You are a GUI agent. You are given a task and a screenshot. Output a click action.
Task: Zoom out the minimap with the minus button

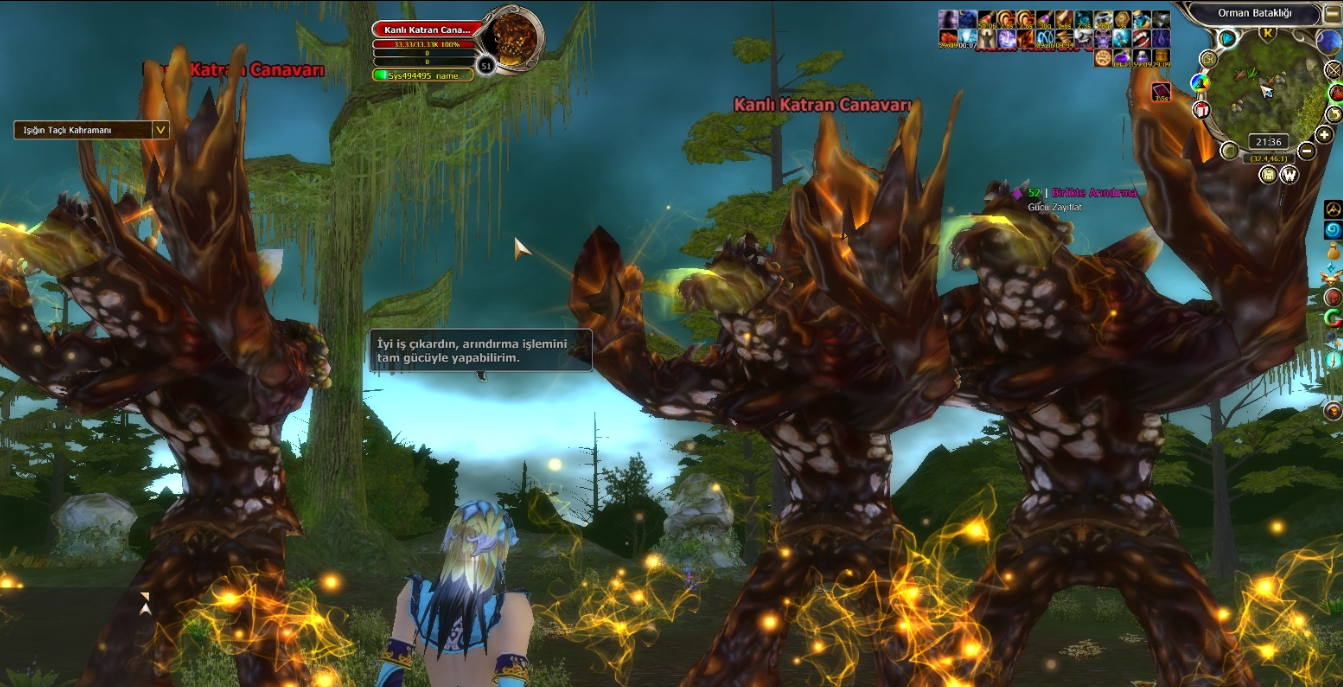1308,152
